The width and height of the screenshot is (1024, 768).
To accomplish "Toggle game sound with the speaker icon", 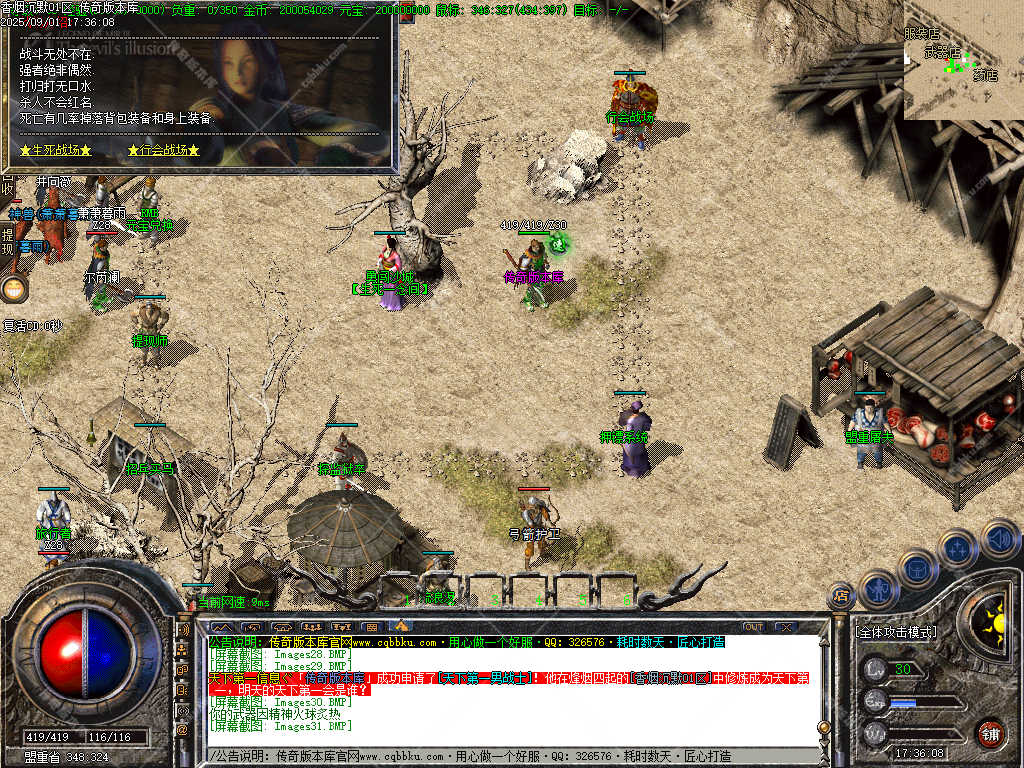I will pos(999,538).
